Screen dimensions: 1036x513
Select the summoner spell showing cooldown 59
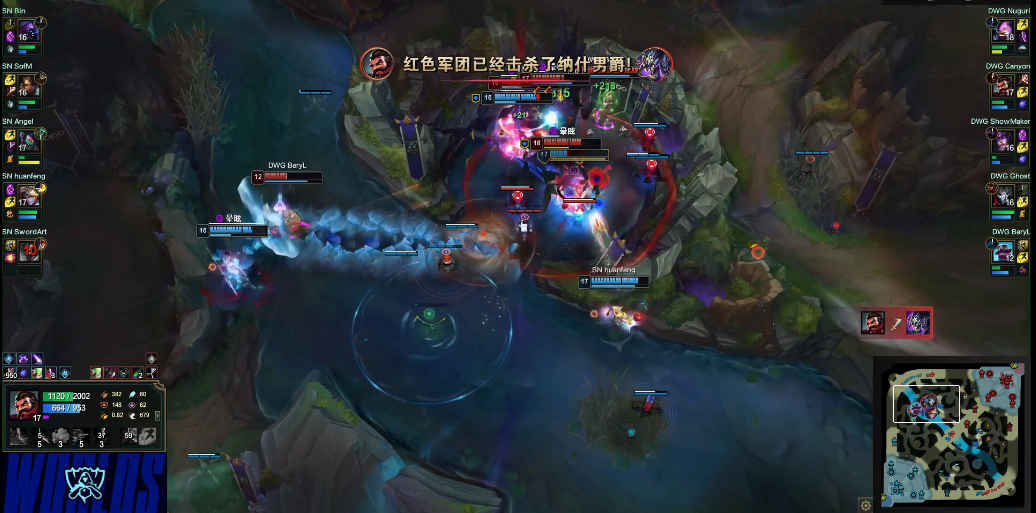tap(130, 435)
